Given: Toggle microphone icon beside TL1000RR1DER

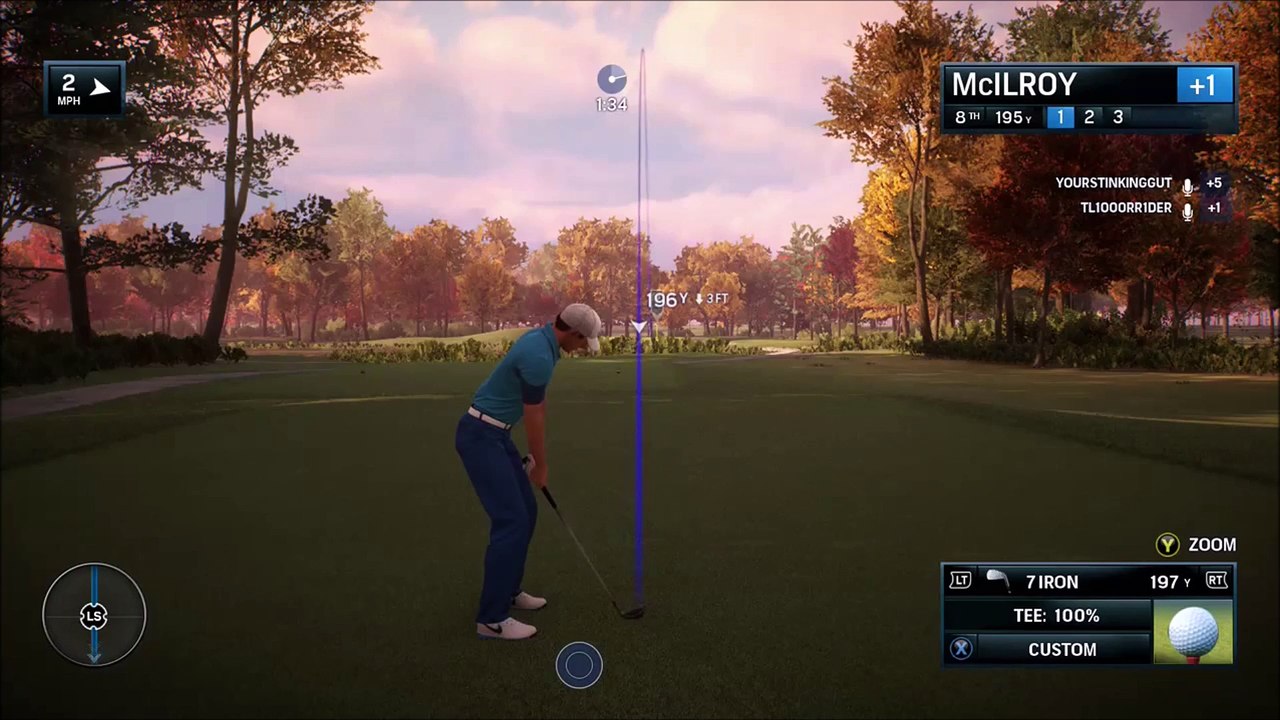Looking at the screenshot, I should click(1188, 209).
